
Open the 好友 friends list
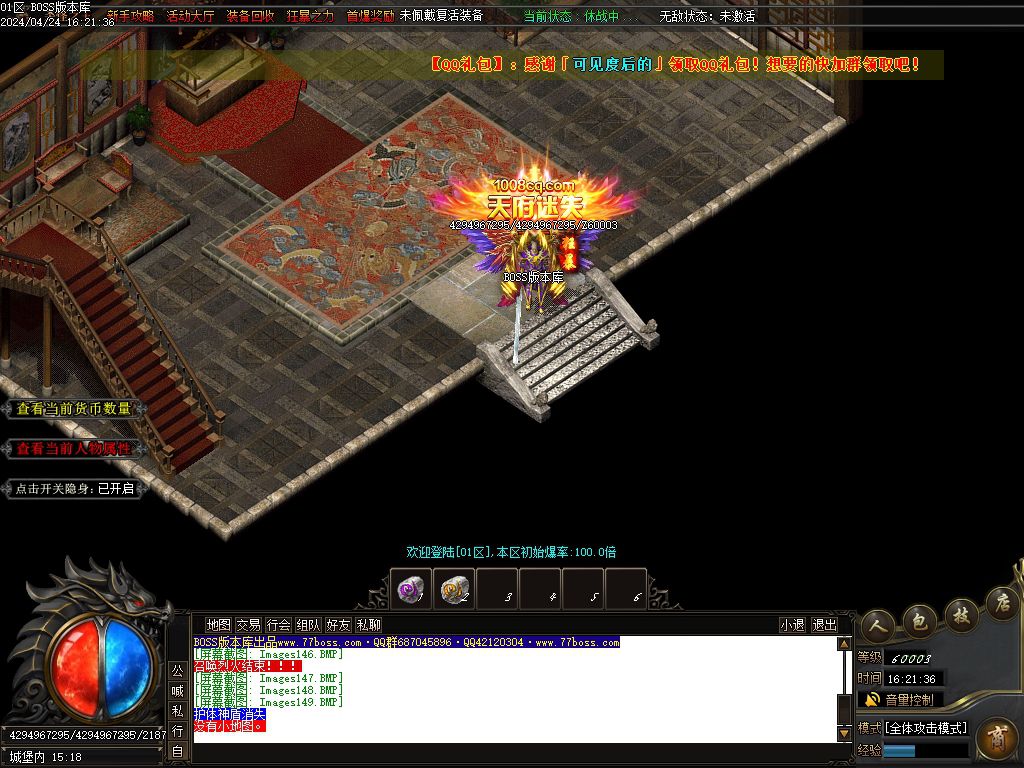[339, 625]
